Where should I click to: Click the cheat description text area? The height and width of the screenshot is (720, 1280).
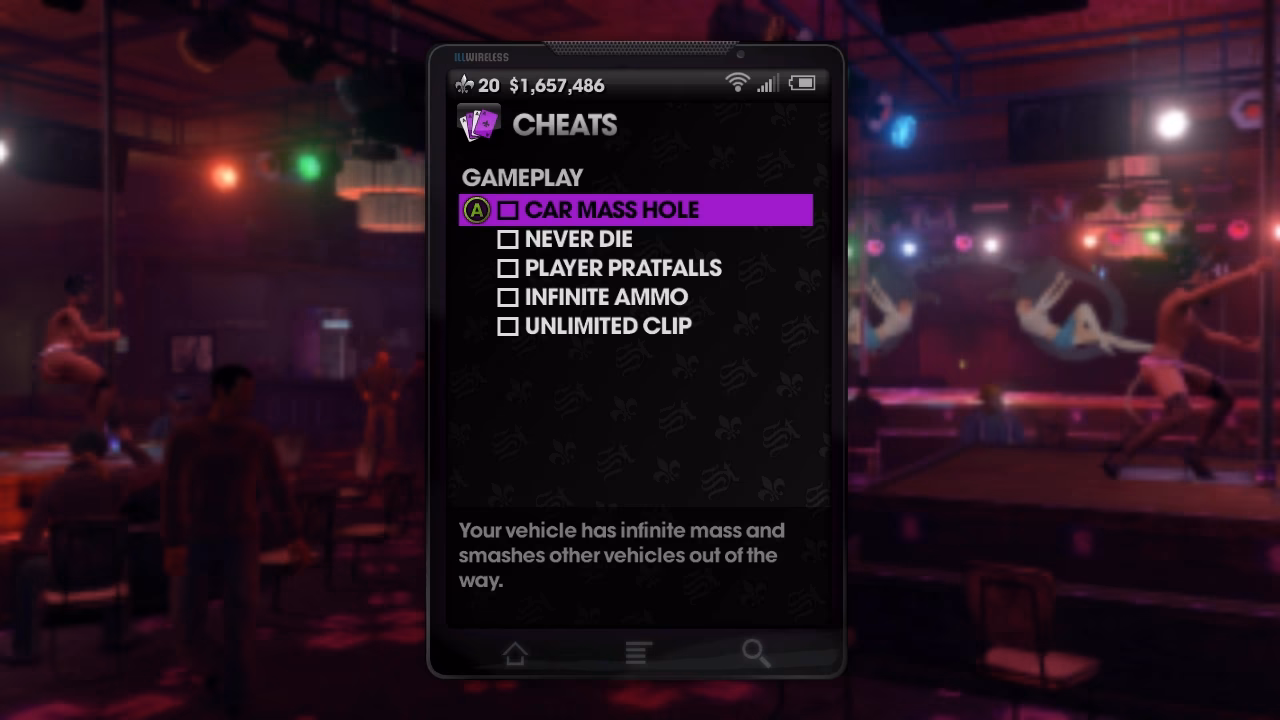pos(620,555)
